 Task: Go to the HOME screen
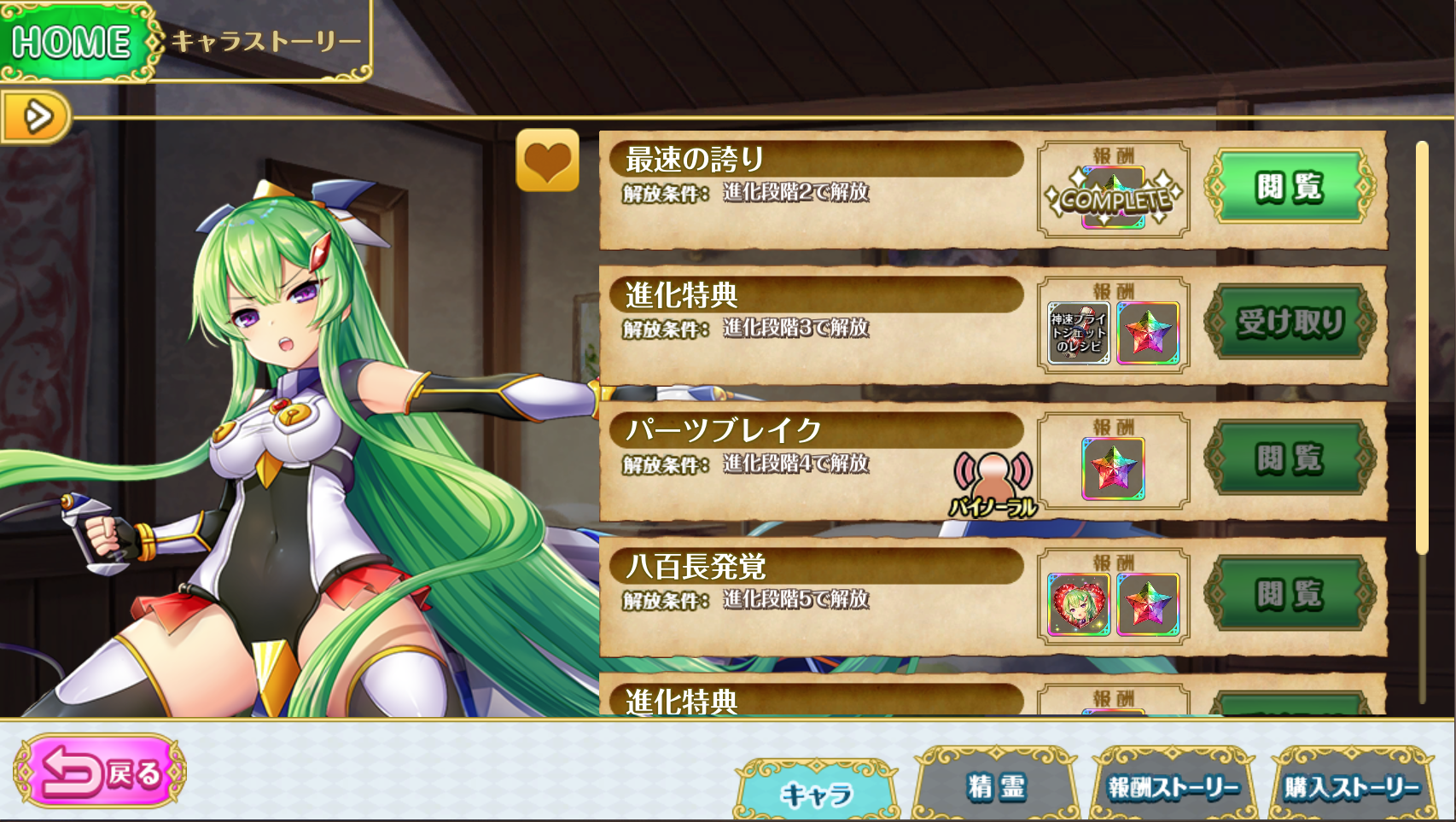[73, 41]
